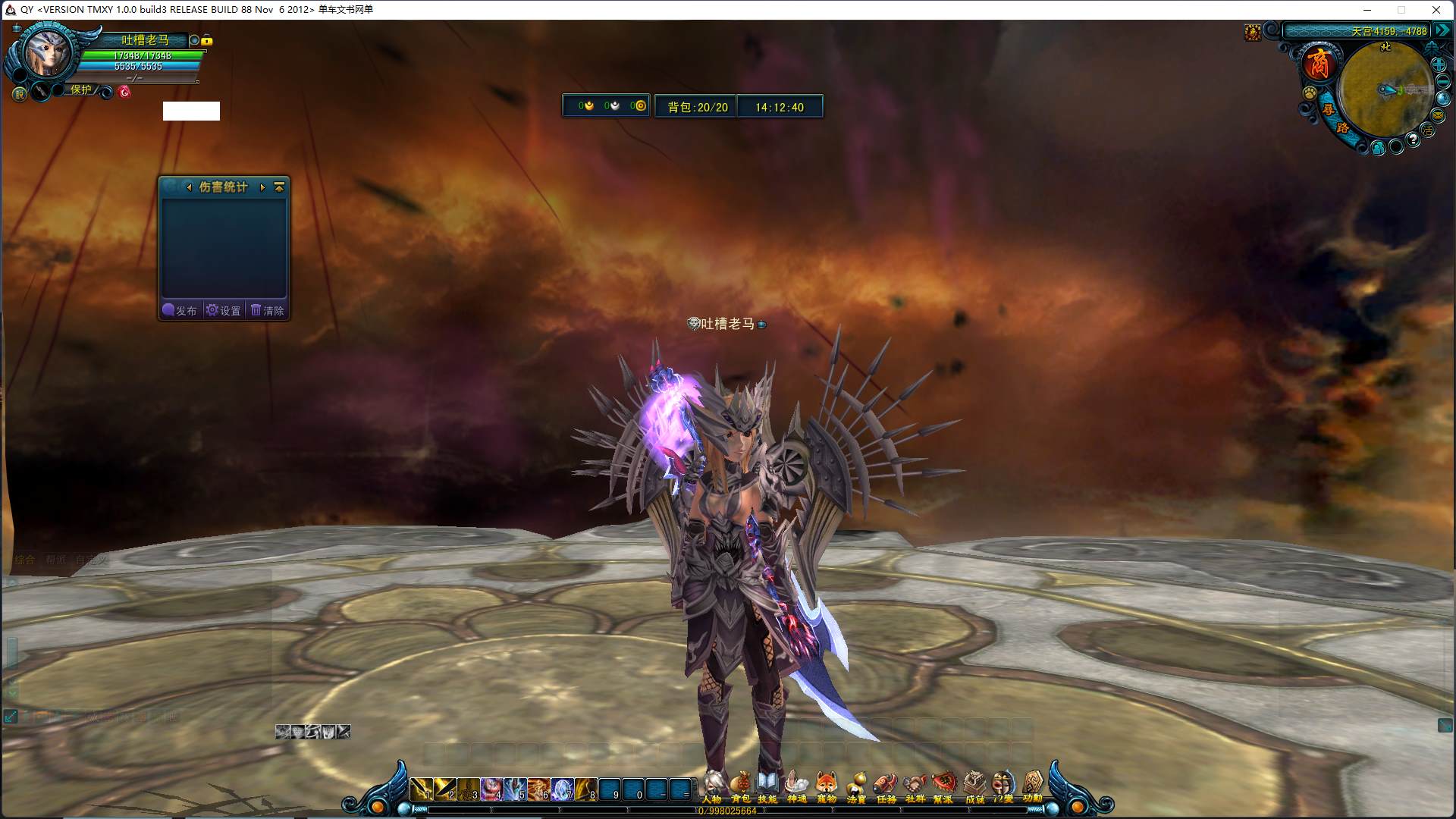This screenshot has width=1456, height=819.
Task: Open the 技能 skills book
Action: (x=767, y=786)
